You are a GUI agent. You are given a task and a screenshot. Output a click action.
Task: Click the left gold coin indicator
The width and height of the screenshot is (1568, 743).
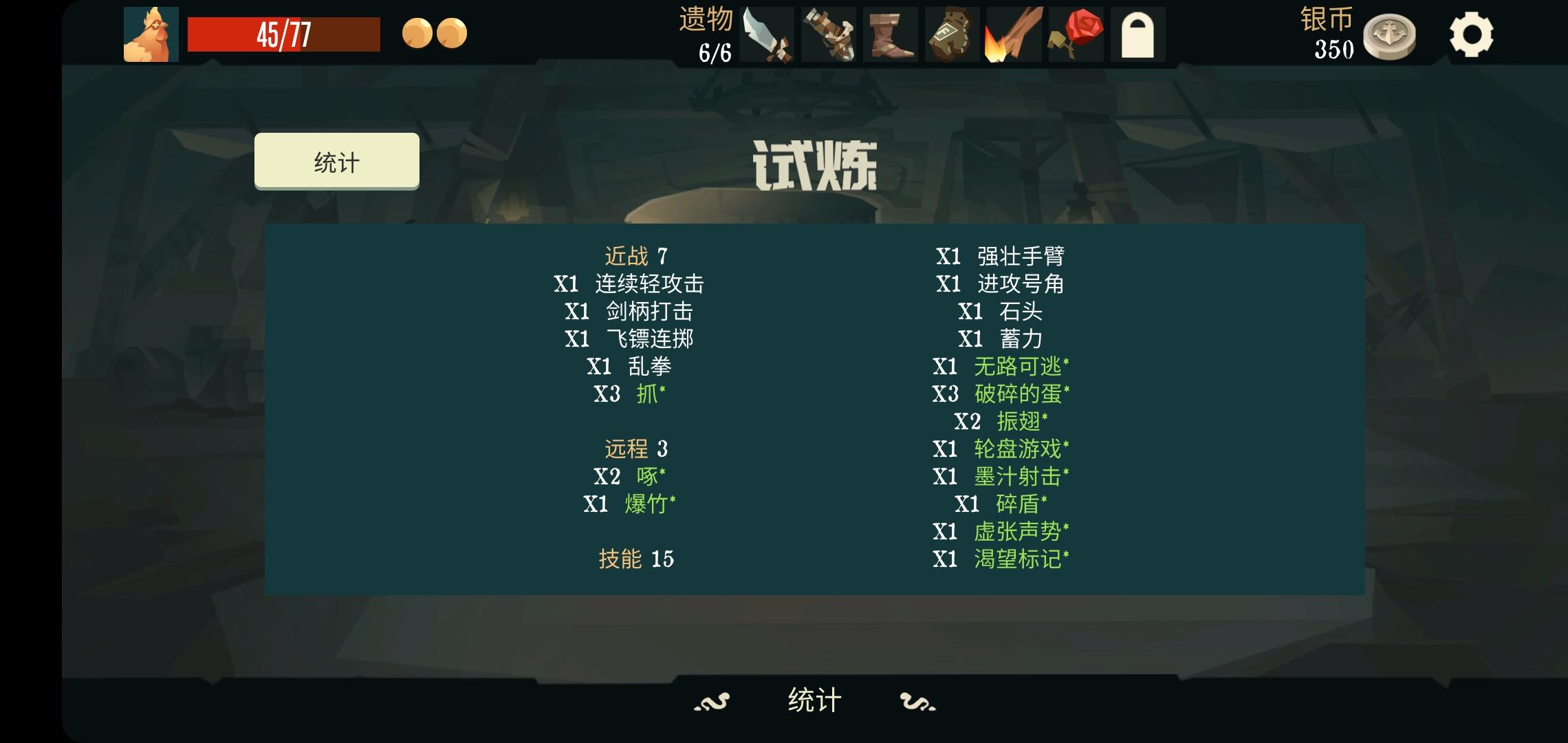[x=418, y=33]
